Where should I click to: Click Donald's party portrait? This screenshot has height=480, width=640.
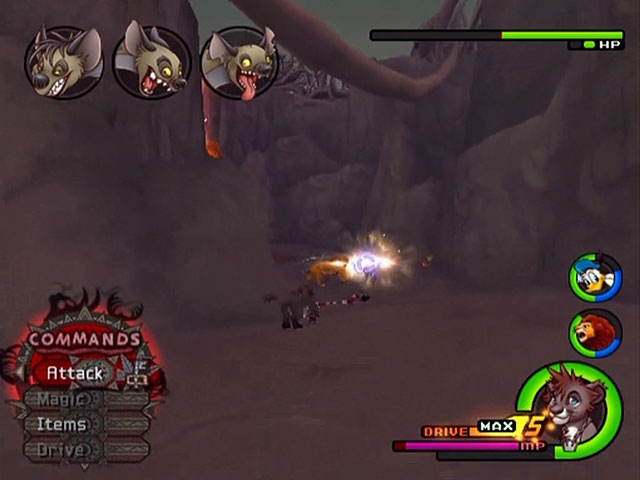[x=596, y=277]
